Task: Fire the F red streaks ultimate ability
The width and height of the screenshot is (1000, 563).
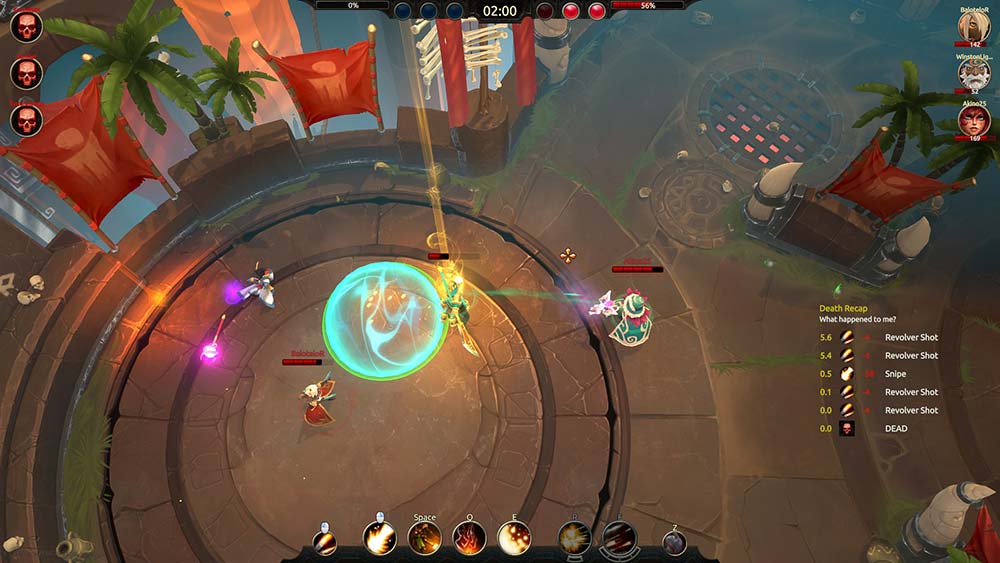Action: tap(618, 539)
